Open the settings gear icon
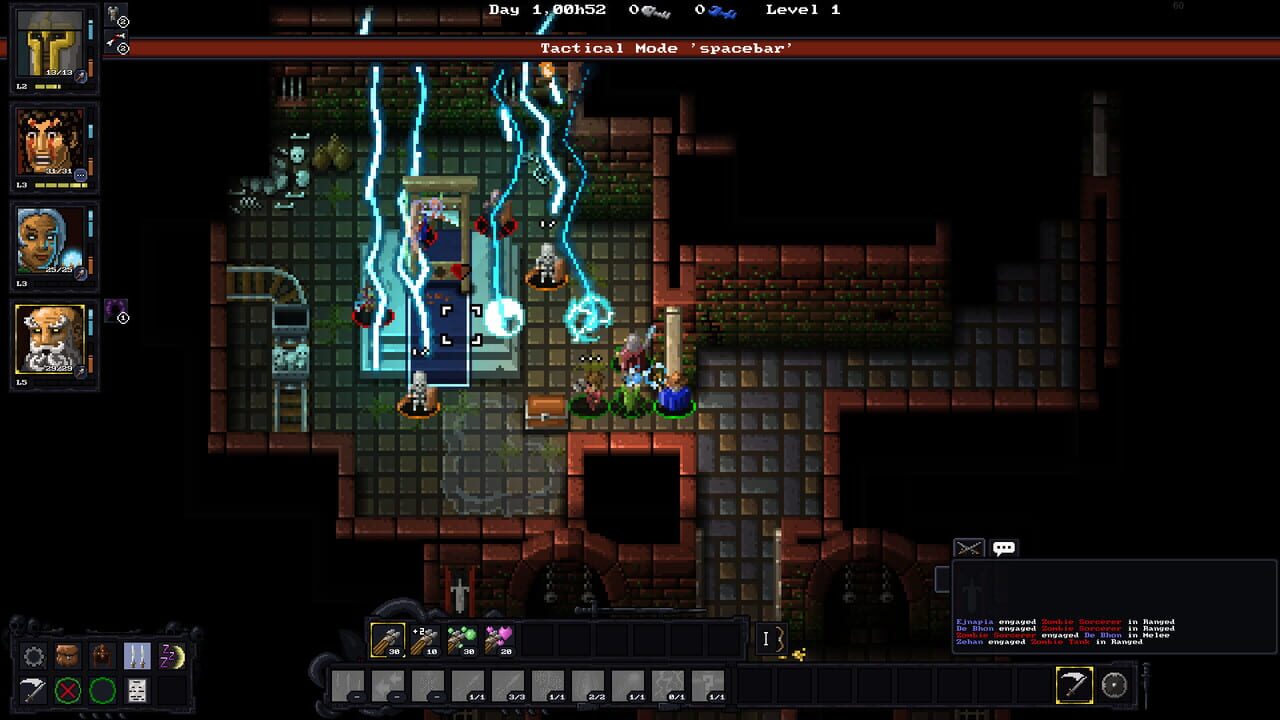 (33, 657)
